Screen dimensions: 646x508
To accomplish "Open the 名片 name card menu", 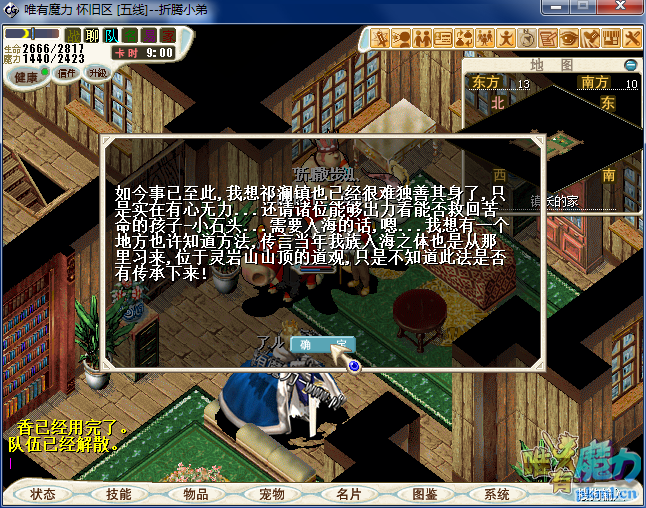I will 348,494.
